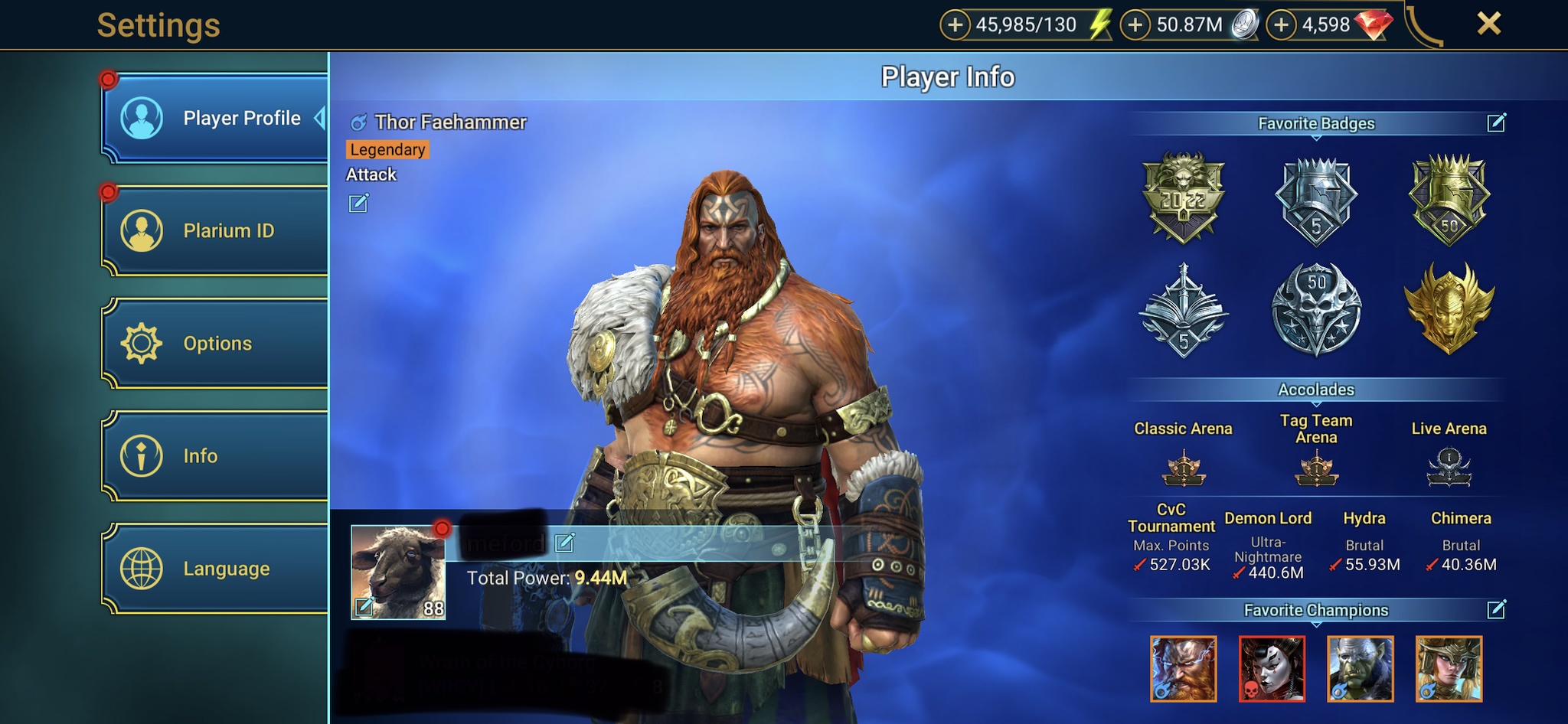Select the sheep player avatar
The height and width of the screenshot is (724, 1568).
pyautogui.click(x=398, y=571)
